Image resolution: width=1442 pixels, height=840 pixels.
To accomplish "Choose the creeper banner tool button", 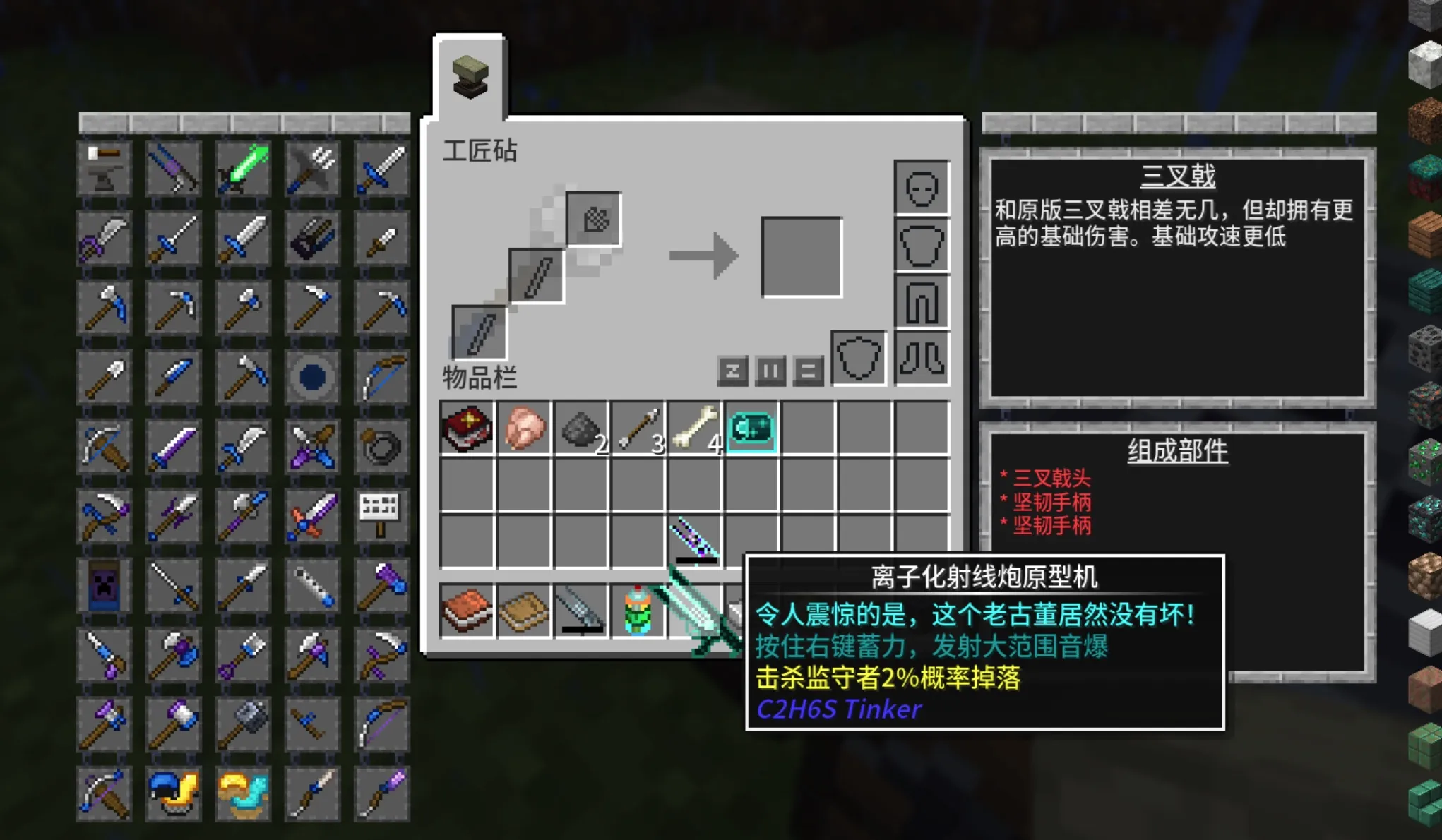I will point(105,585).
